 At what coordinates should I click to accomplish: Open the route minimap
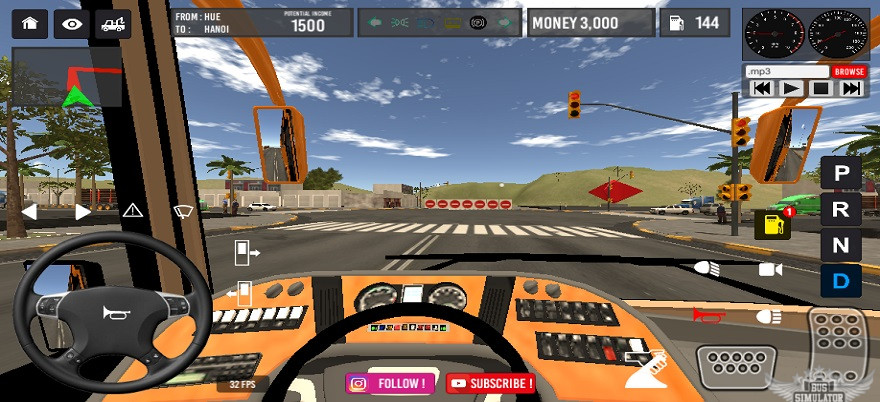tap(67, 78)
